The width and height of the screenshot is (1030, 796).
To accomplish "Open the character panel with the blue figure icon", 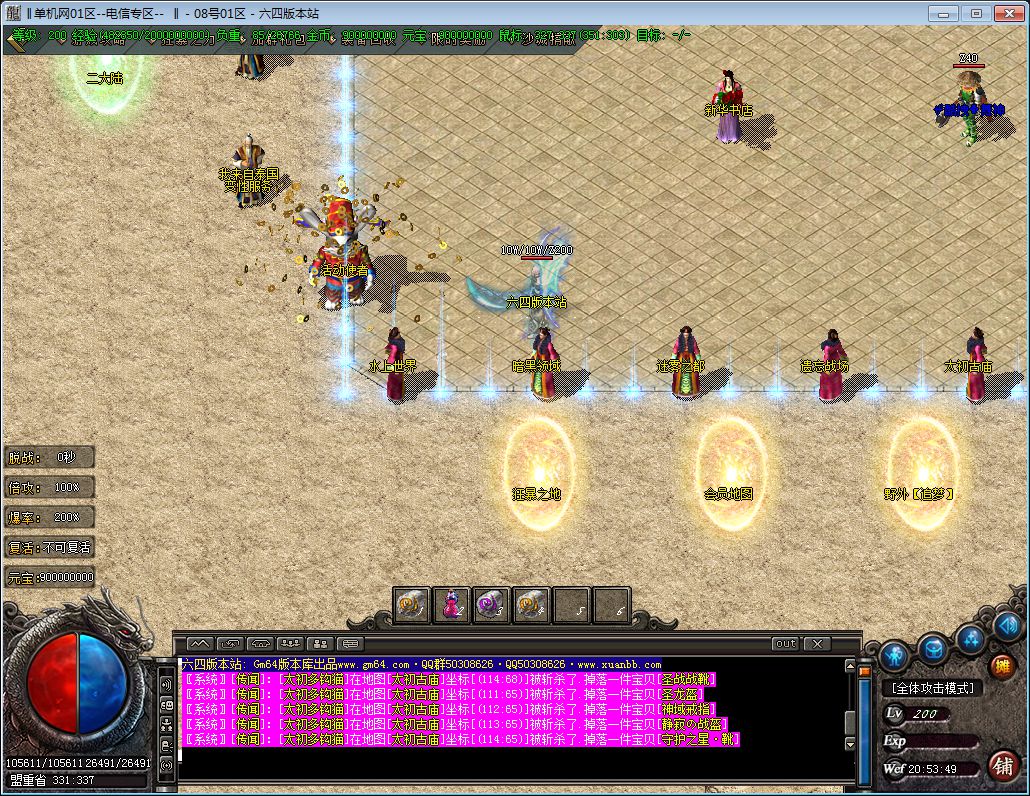I will pyautogui.click(x=895, y=656).
